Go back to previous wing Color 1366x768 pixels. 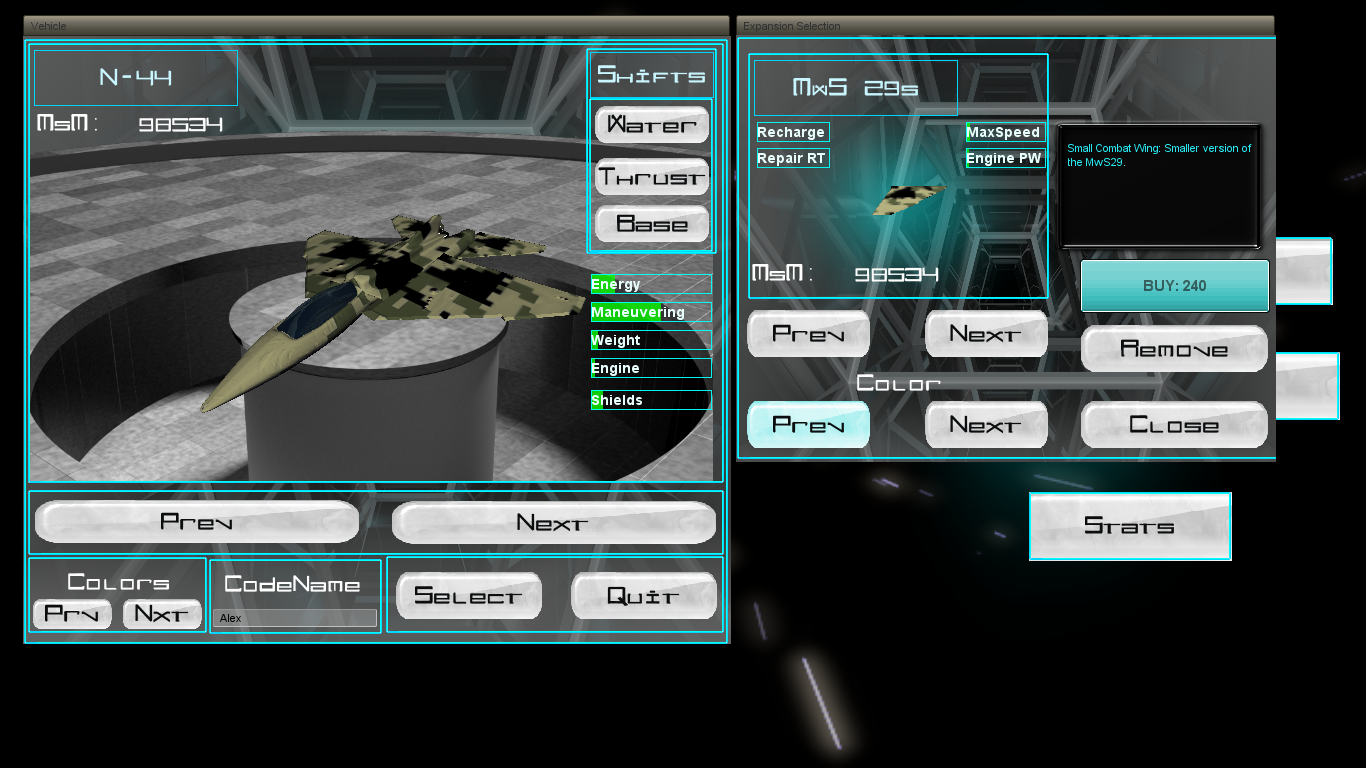coord(808,424)
